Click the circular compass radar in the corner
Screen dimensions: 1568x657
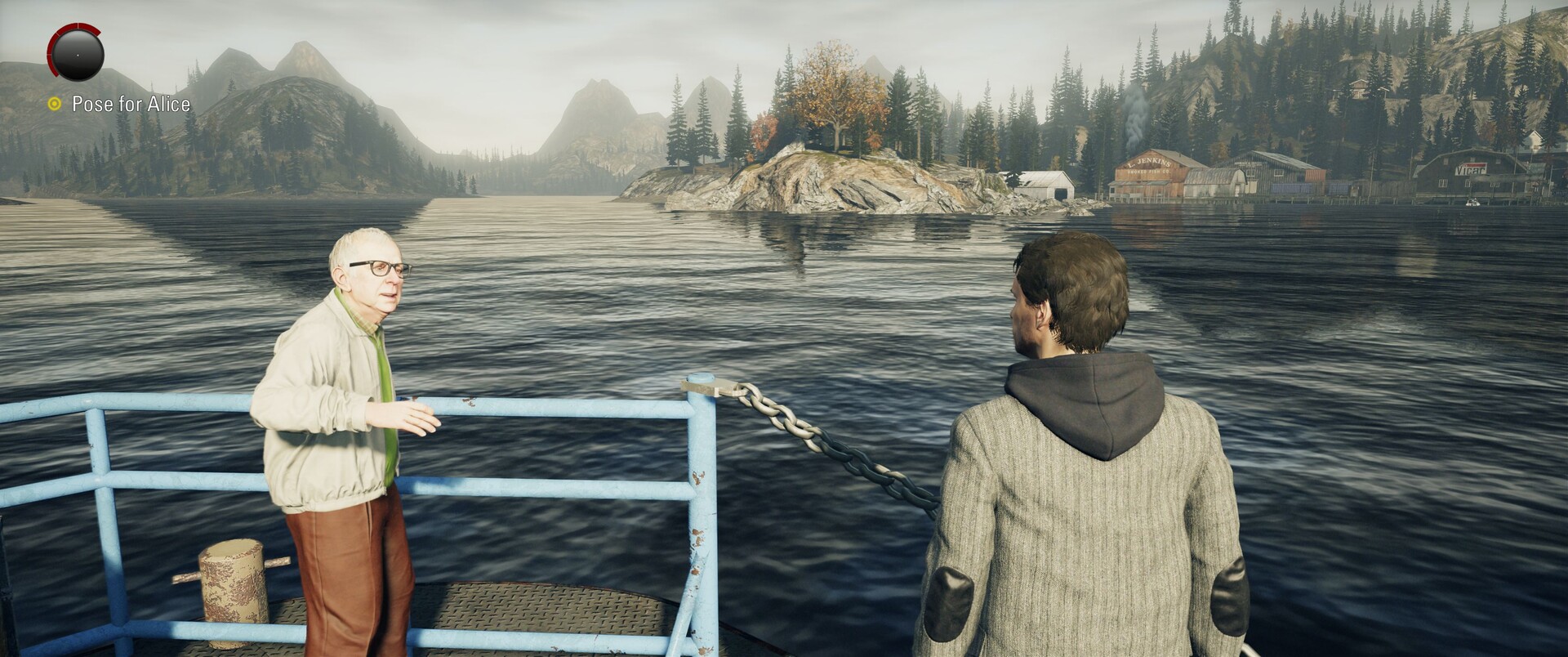click(77, 51)
